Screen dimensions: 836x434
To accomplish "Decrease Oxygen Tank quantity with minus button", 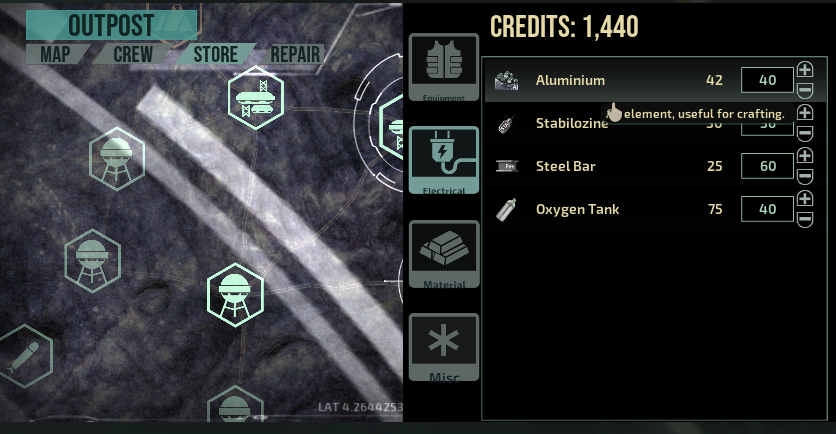I will (806, 219).
